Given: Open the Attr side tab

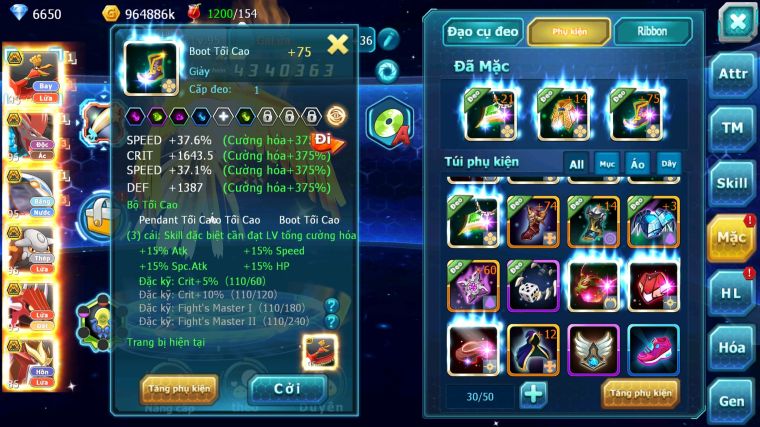Looking at the screenshot, I should pyautogui.click(x=732, y=76).
